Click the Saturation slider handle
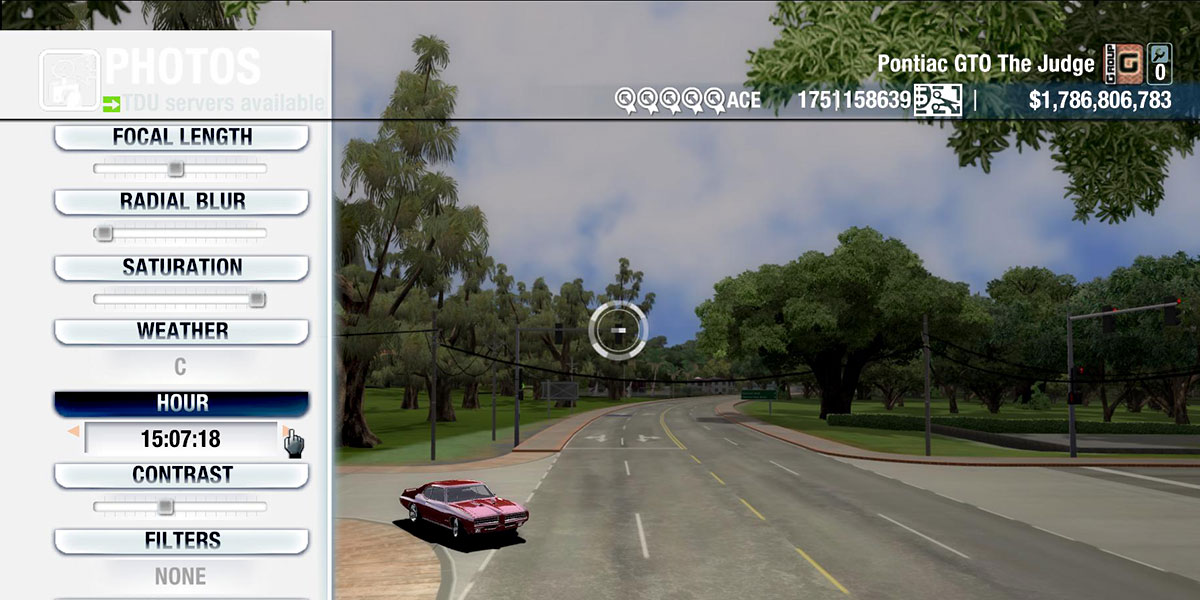The width and height of the screenshot is (1200, 600). [257, 299]
